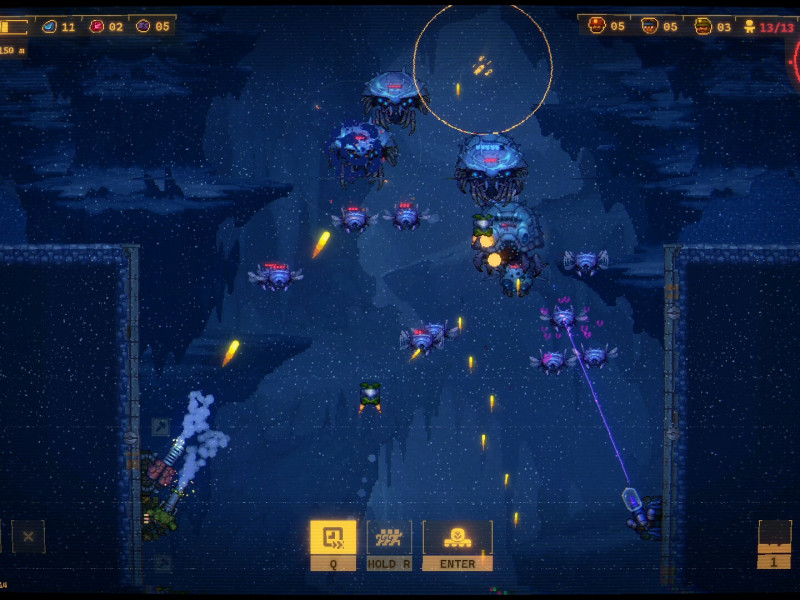Select the drop pod button above Enter
The height and width of the screenshot is (600, 800).
(x=457, y=538)
